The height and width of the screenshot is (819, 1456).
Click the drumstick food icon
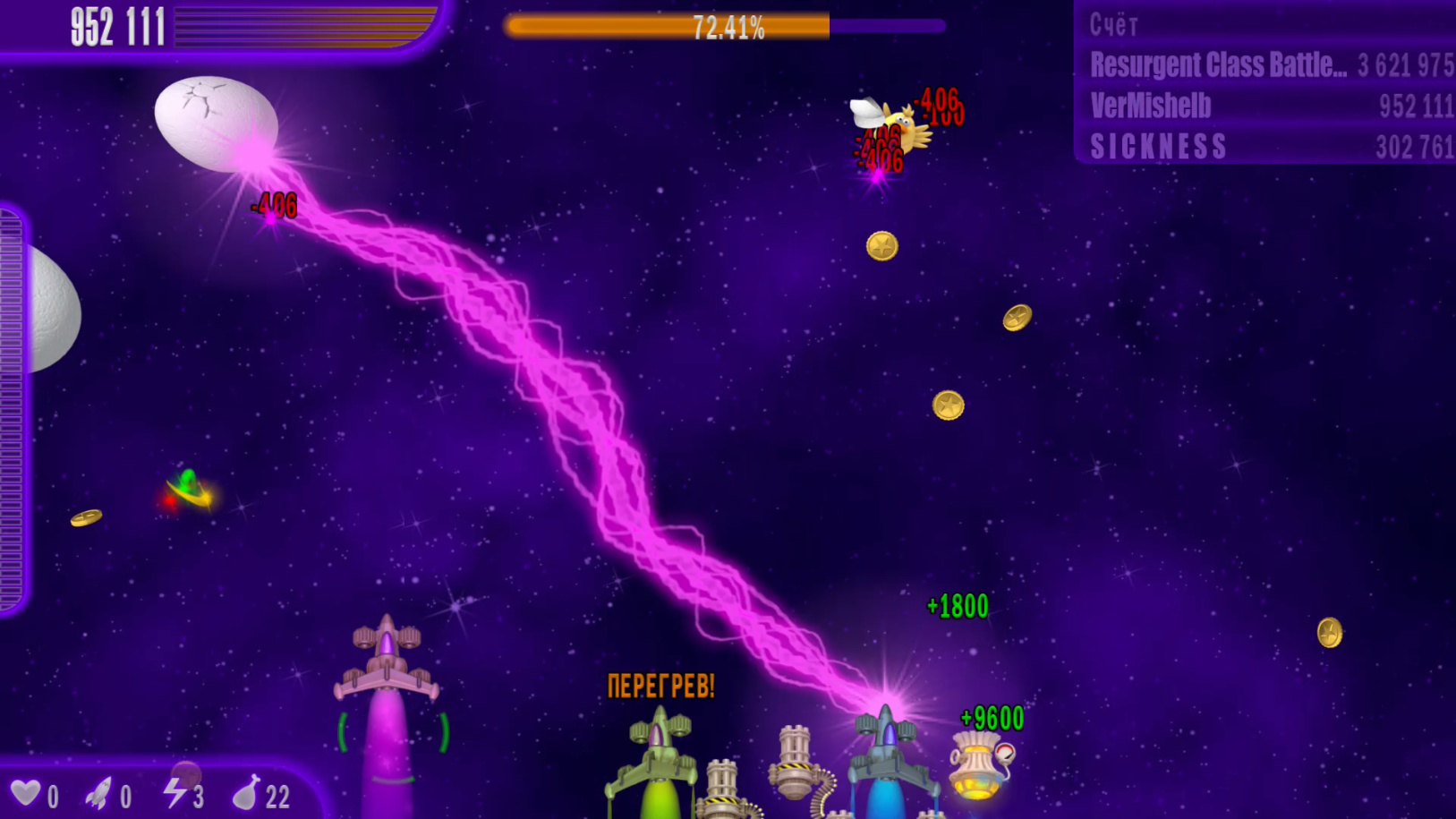(246, 793)
